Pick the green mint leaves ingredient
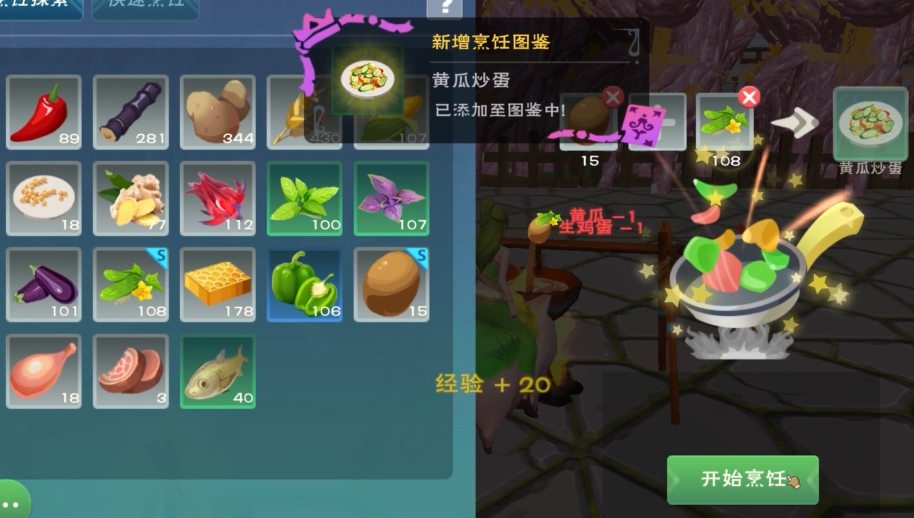Viewport: 914px width, 518px height. tap(305, 198)
